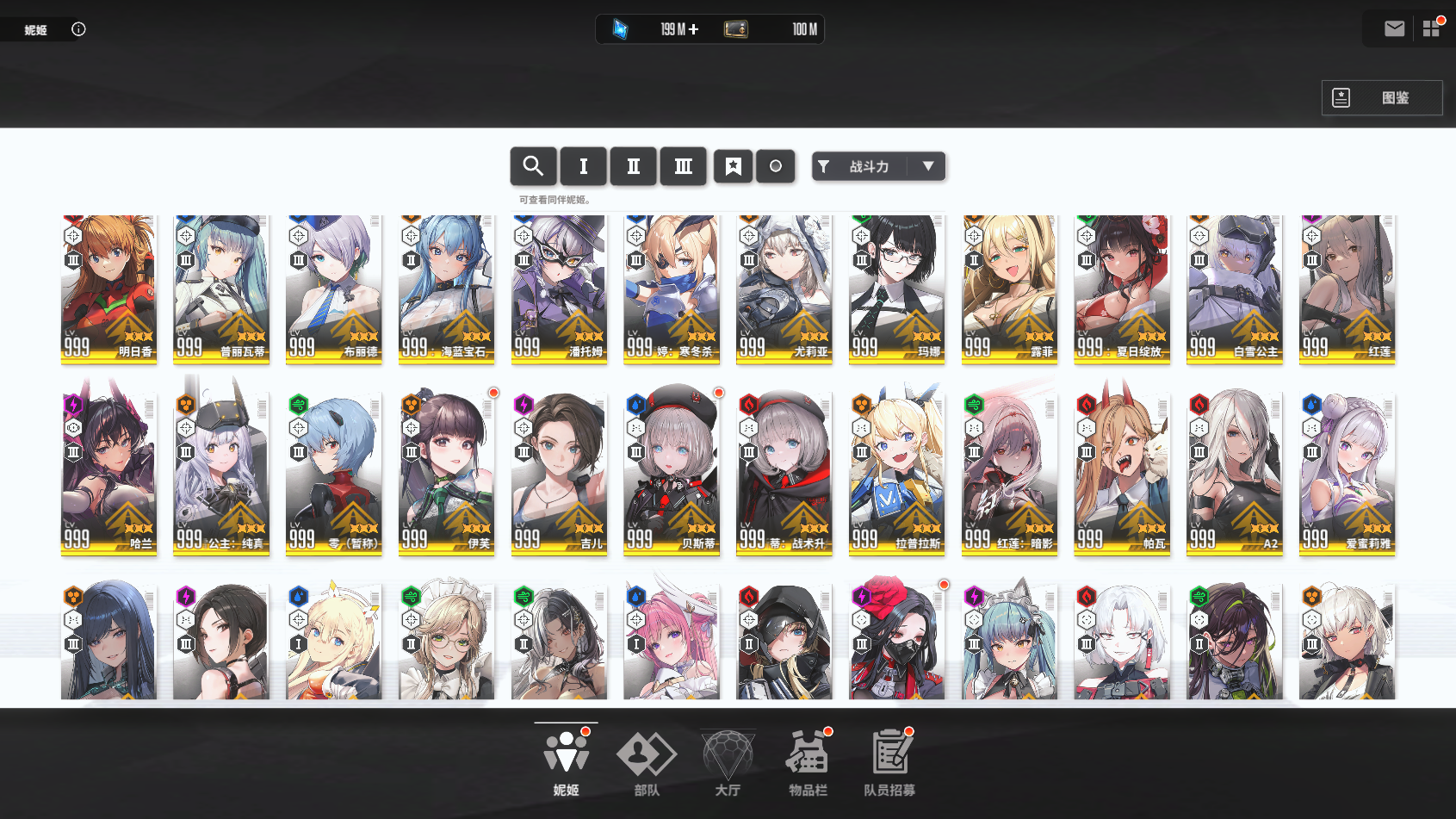Toggle the burst I filter
The height and width of the screenshot is (819, 1456).
pos(583,166)
